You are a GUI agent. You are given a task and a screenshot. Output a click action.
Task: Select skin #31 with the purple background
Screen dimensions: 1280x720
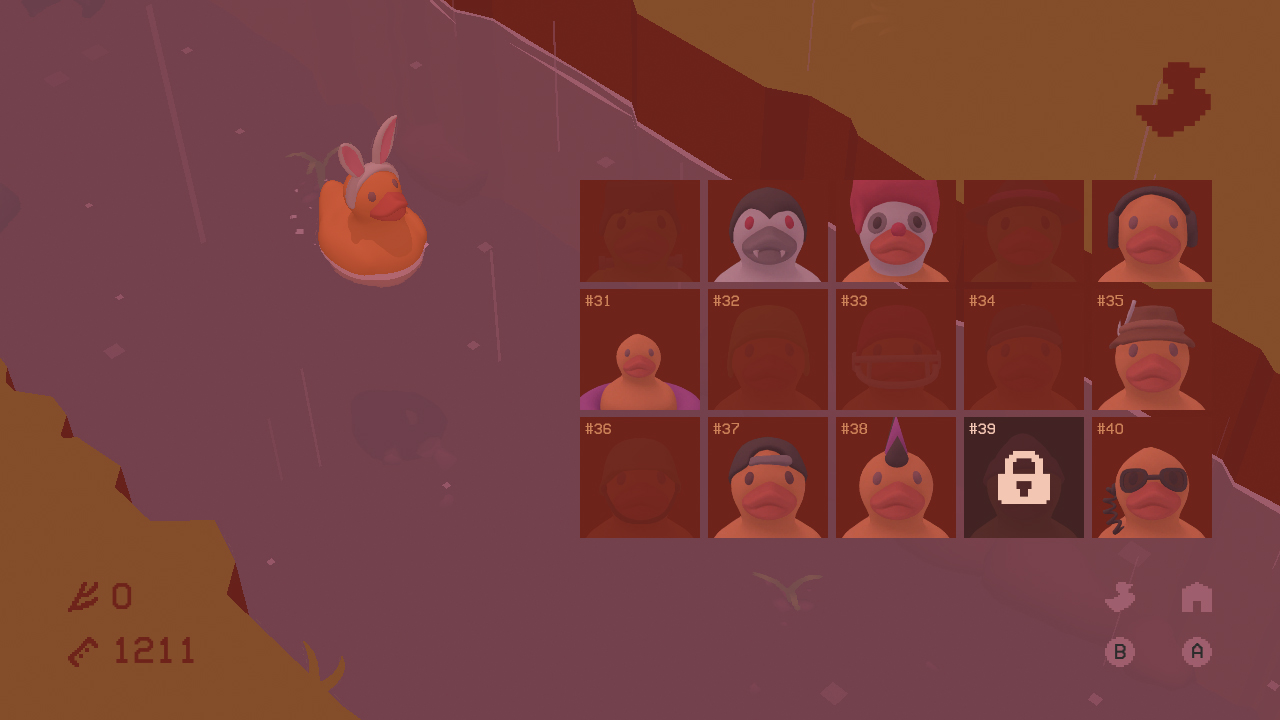pyautogui.click(x=639, y=350)
